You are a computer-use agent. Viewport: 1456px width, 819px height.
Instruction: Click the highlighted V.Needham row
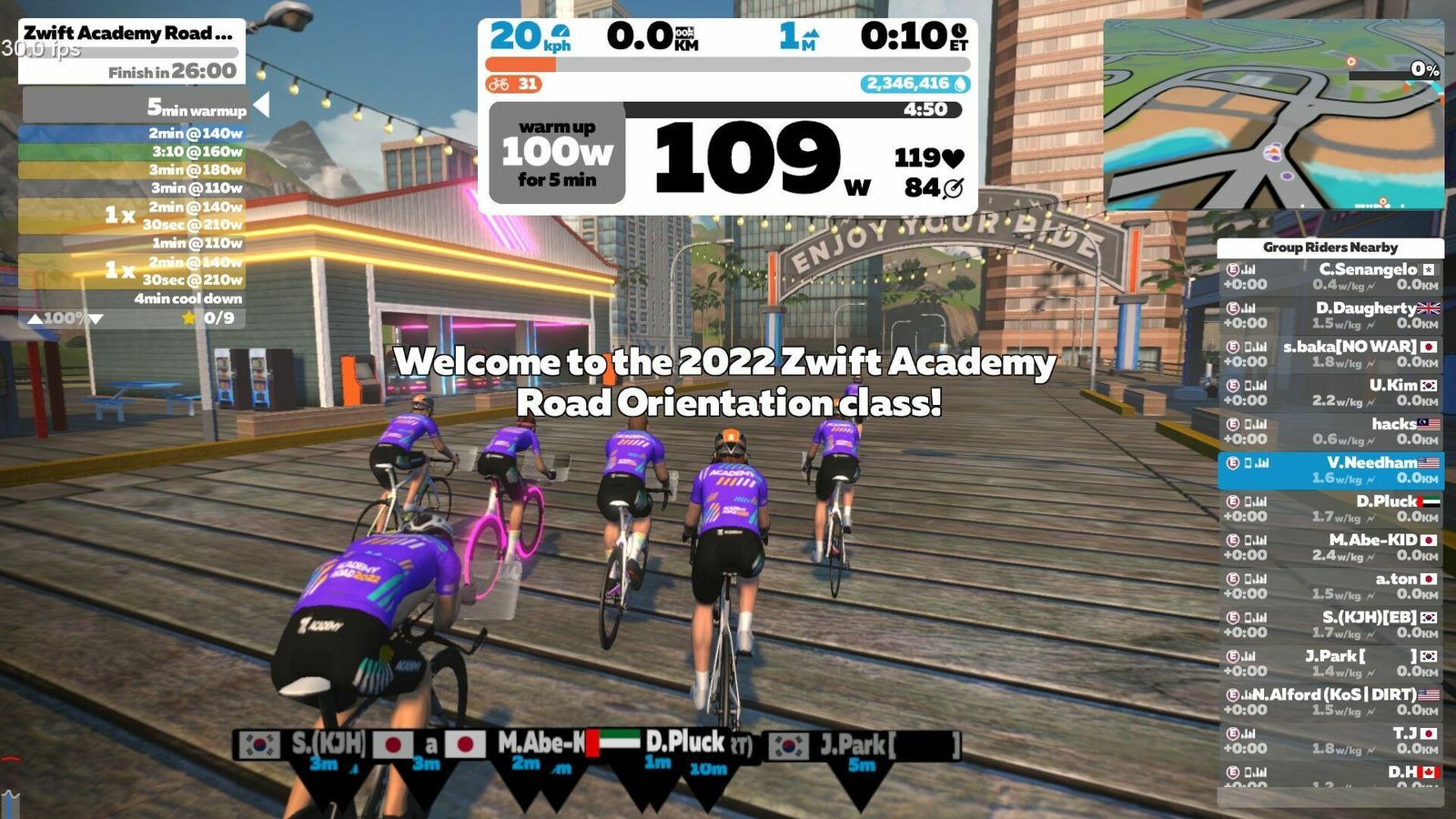pyautogui.click(x=1330, y=470)
